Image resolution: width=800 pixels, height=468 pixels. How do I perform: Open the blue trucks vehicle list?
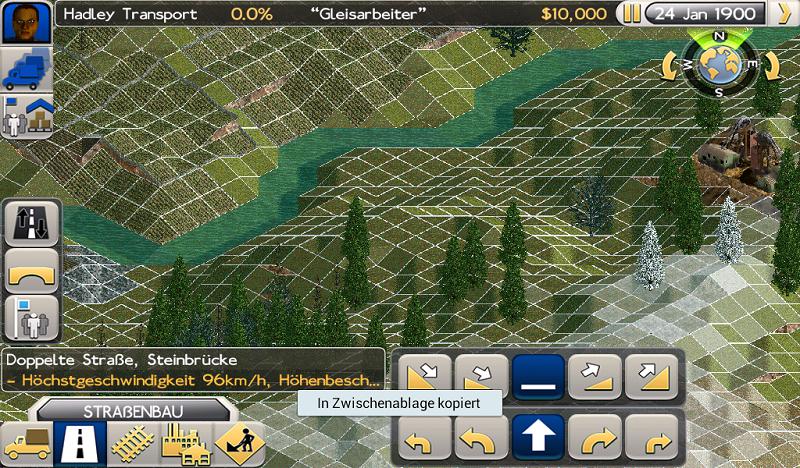23,68
